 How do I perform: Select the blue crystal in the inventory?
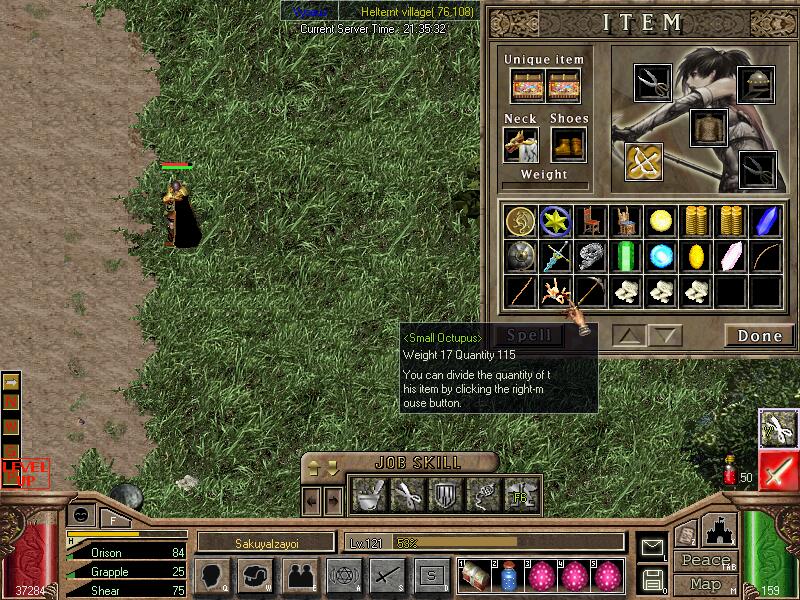pos(766,221)
